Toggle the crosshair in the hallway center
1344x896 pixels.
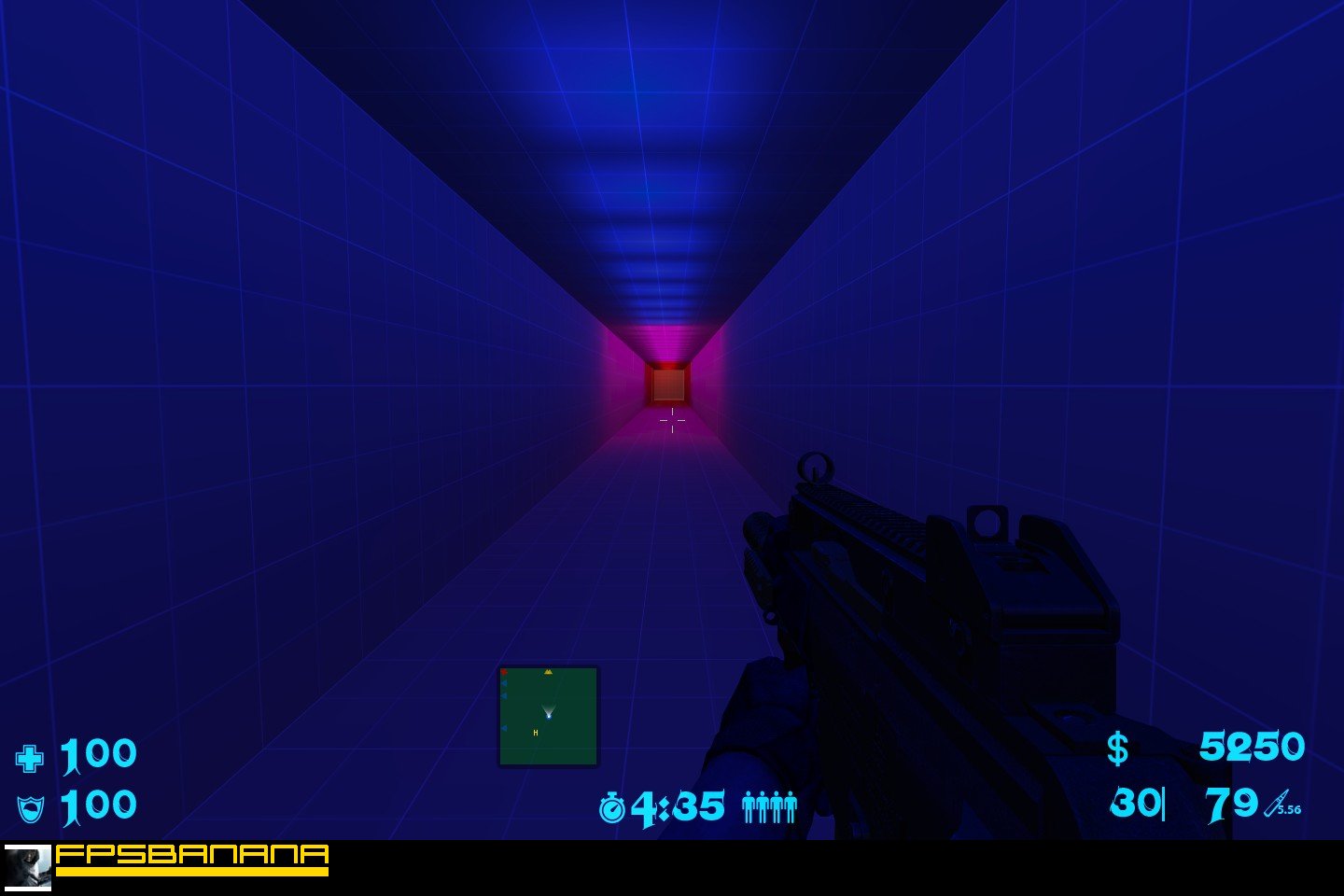pyautogui.click(x=671, y=422)
